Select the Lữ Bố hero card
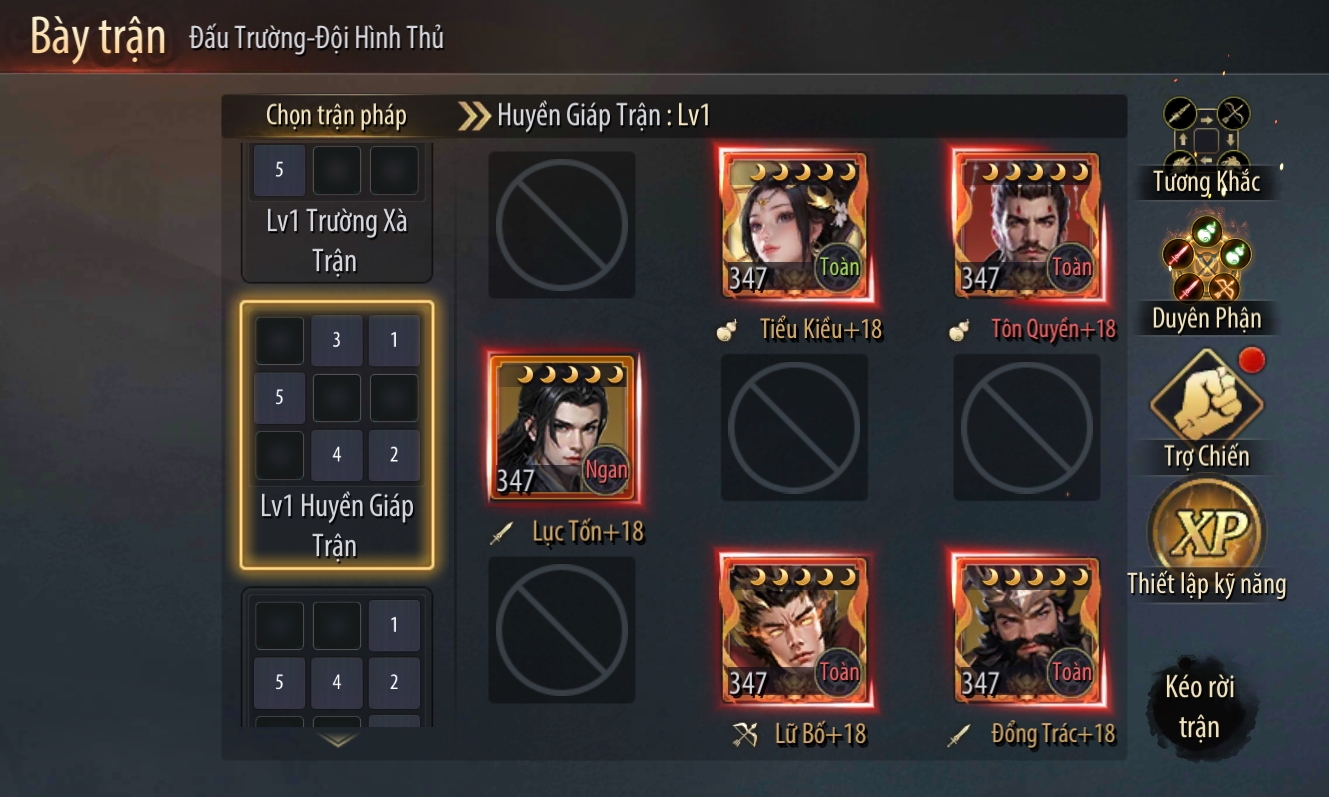 [x=794, y=631]
